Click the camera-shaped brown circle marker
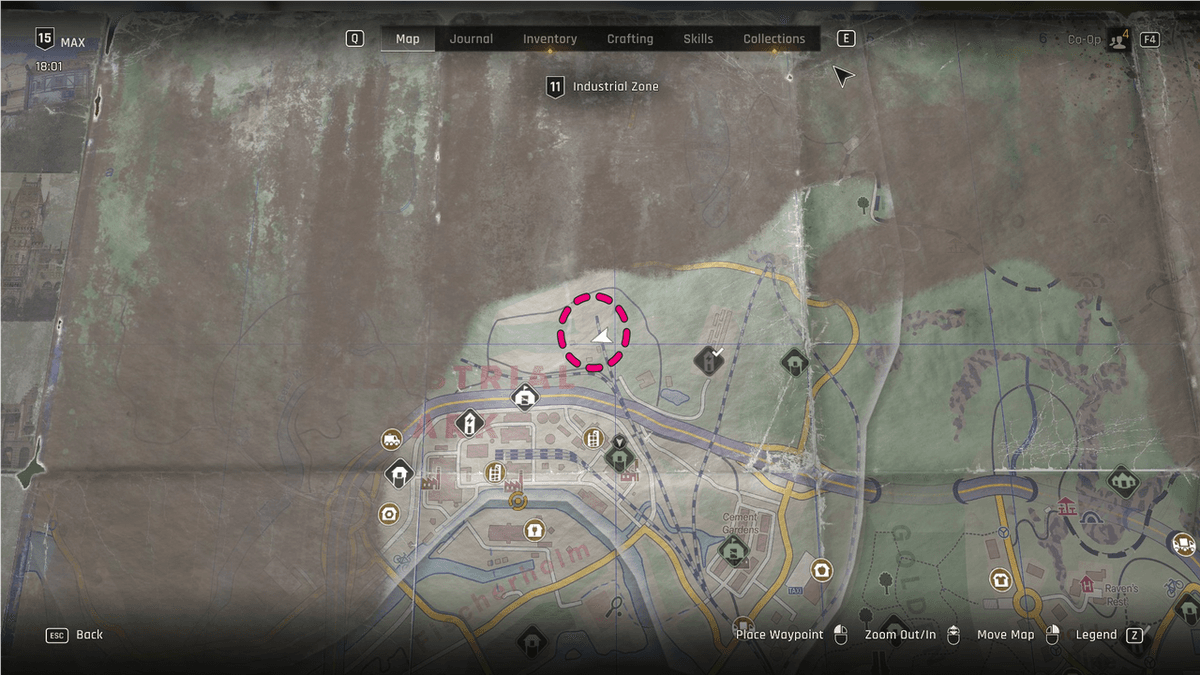This screenshot has width=1200, height=675. click(389, 514)
